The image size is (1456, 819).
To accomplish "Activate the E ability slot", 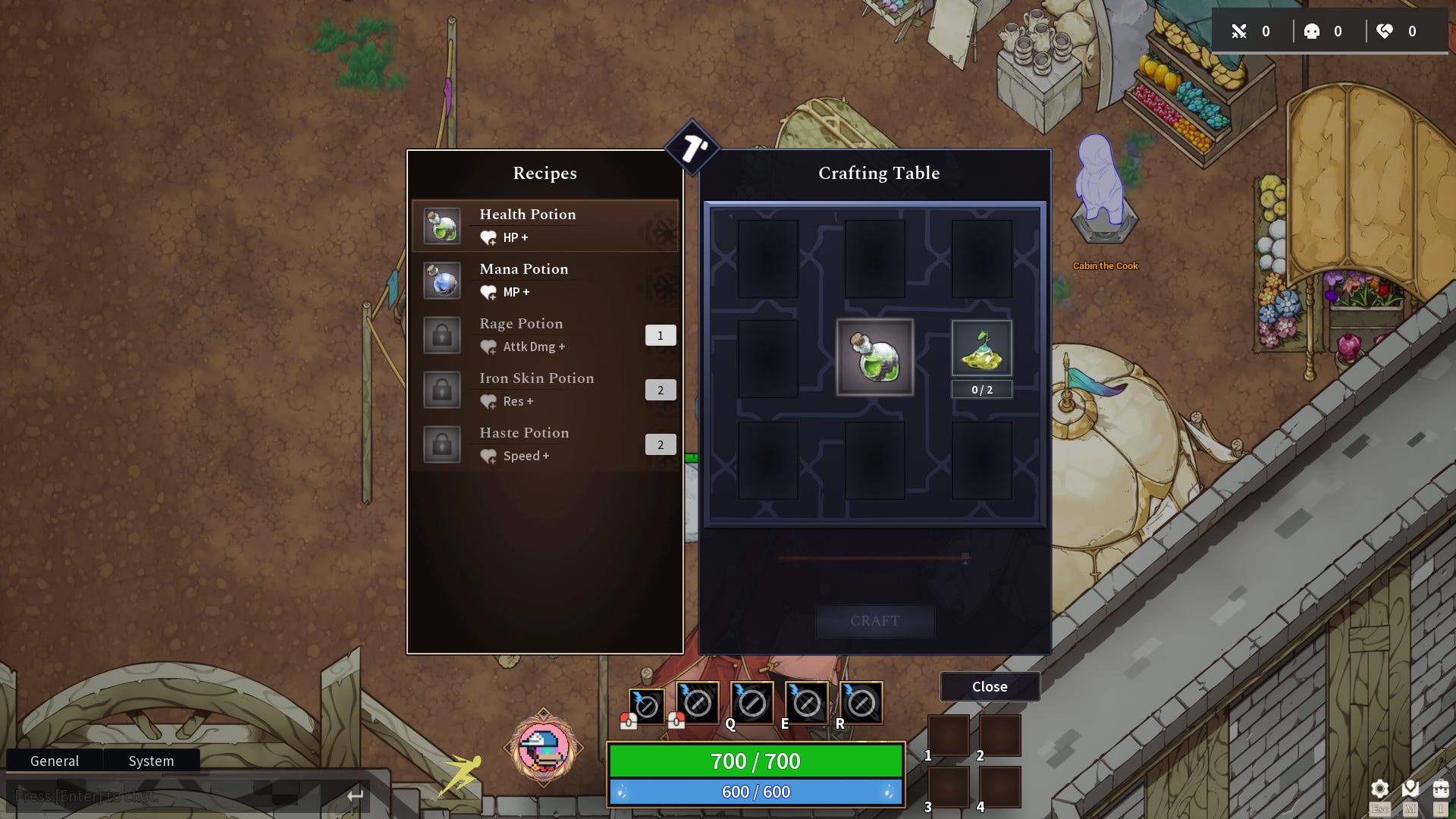I will (806, 703).
